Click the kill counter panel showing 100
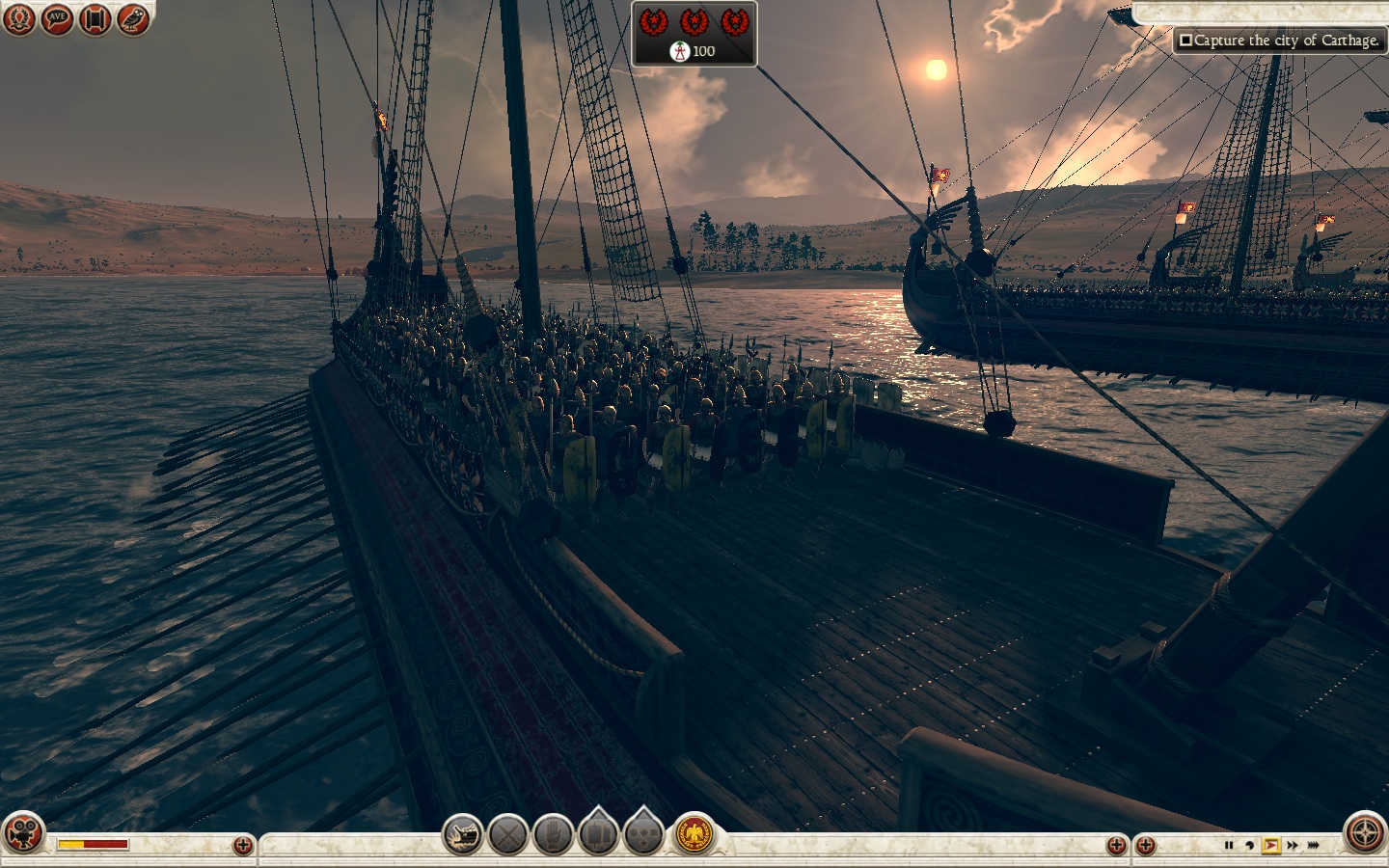1389x868 pixels. tap(694, 34)
